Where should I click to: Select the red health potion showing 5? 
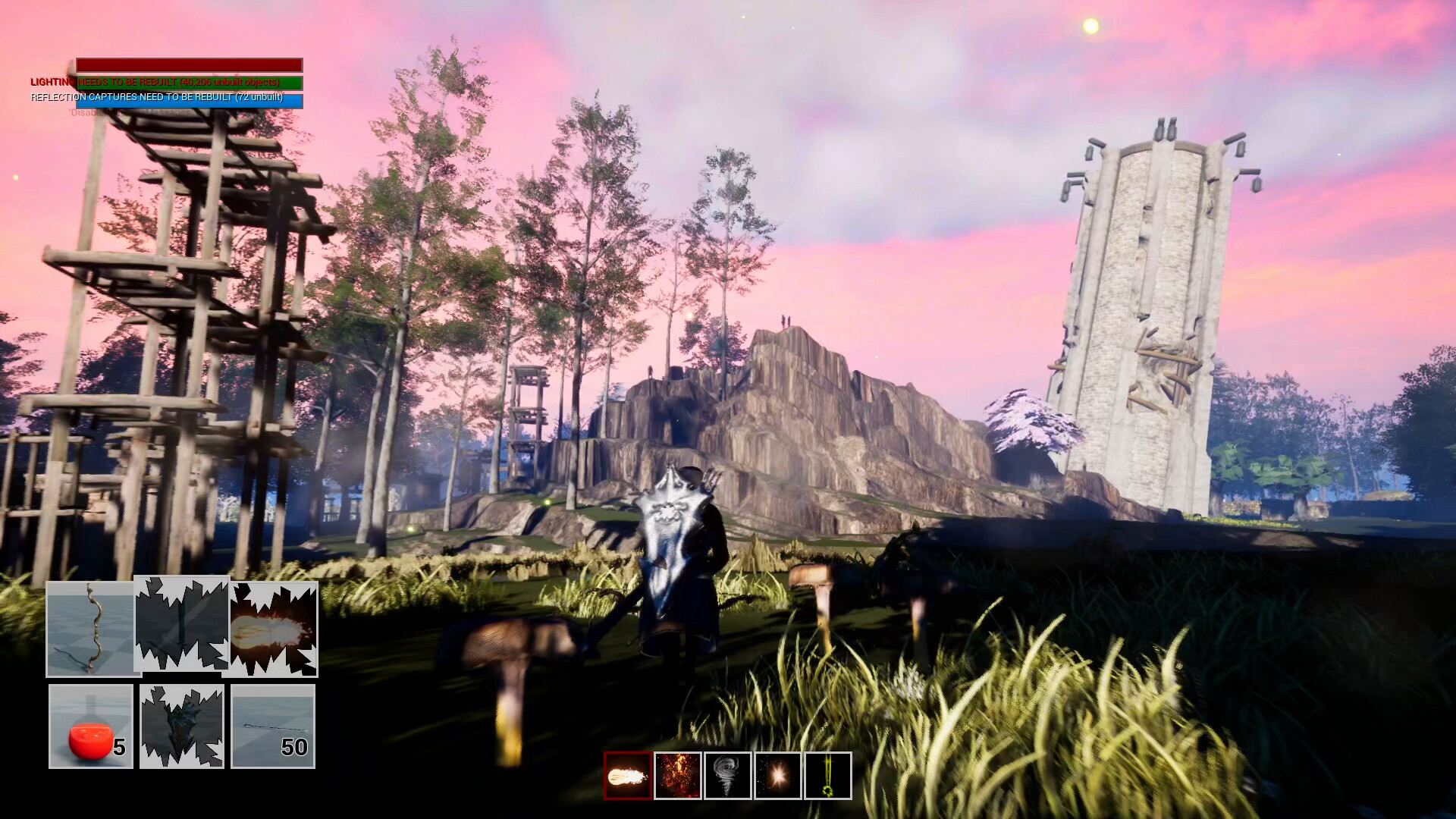(89, 726)
